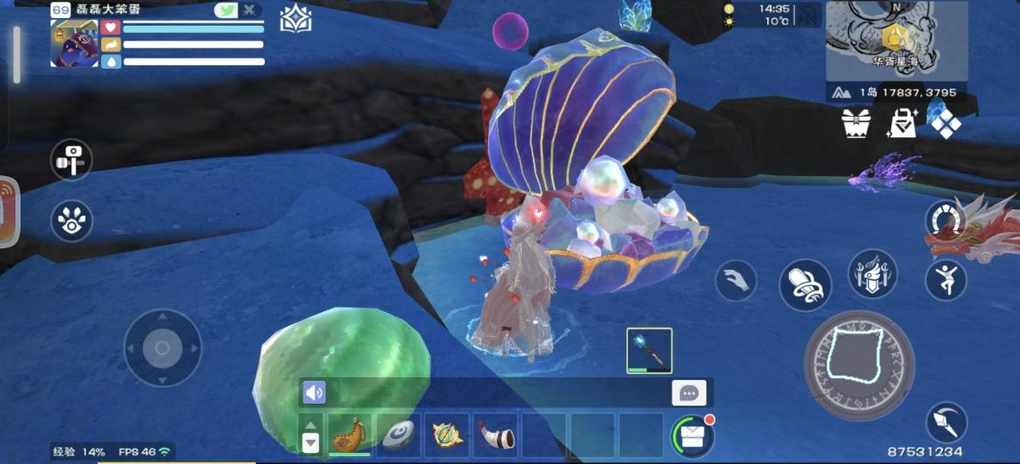The width and height of the screenshot is (1020, 464).
Task: Open the hammer build tool button
Action: (x=72, y=160)
